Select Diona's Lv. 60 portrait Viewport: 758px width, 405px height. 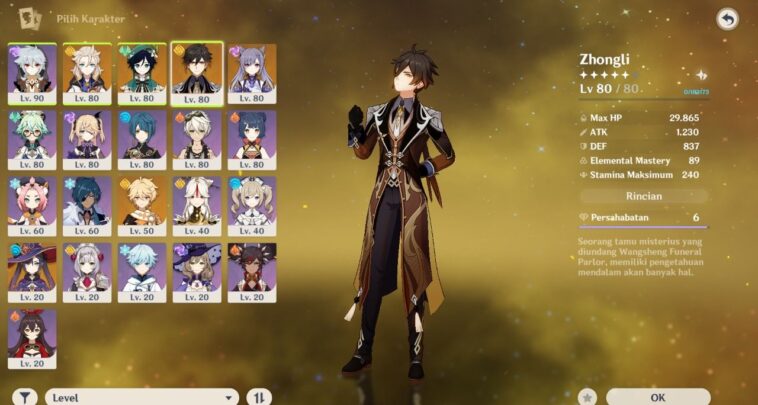[x=32, y=205]
